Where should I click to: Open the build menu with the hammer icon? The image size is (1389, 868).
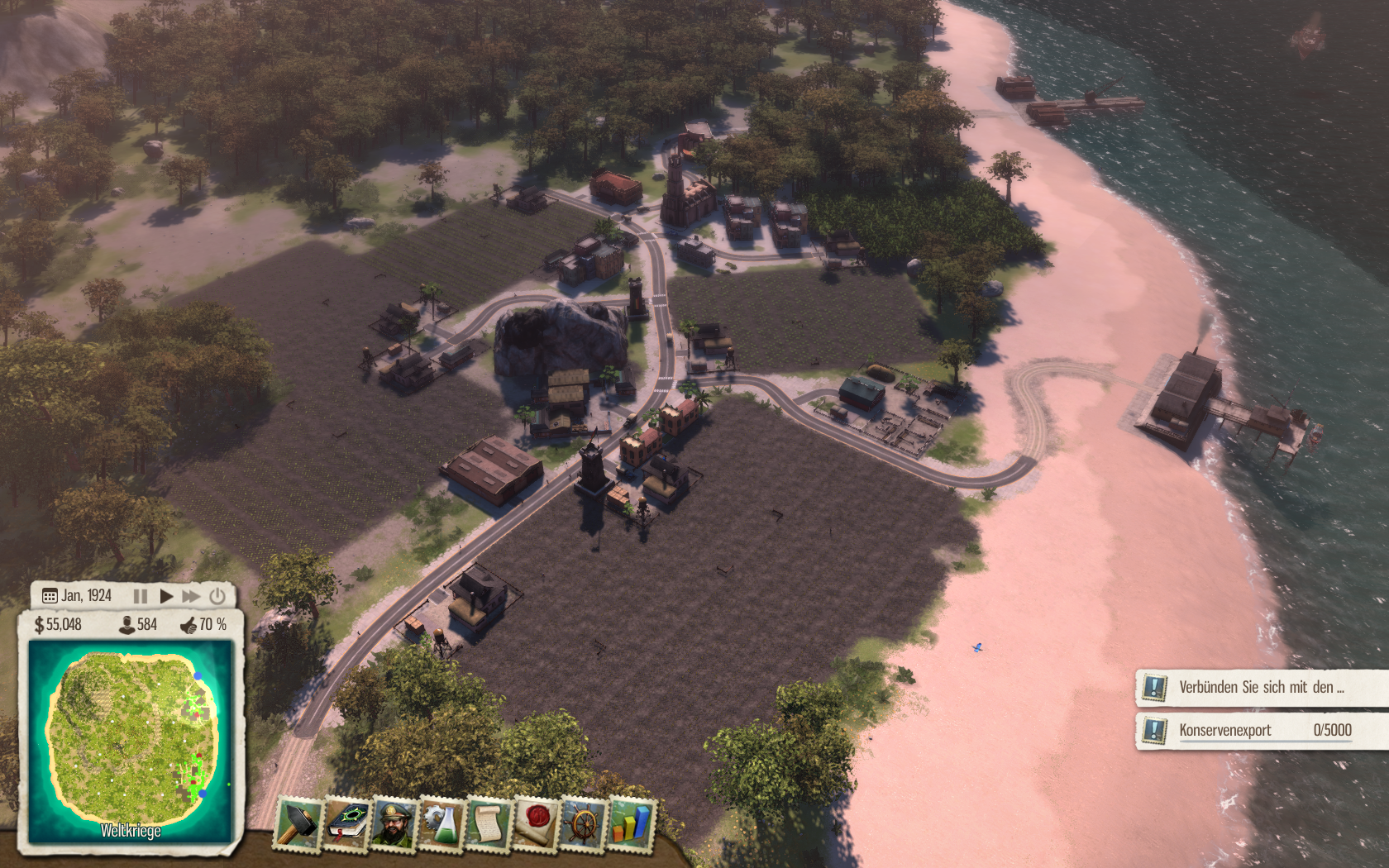coord(298,823)
